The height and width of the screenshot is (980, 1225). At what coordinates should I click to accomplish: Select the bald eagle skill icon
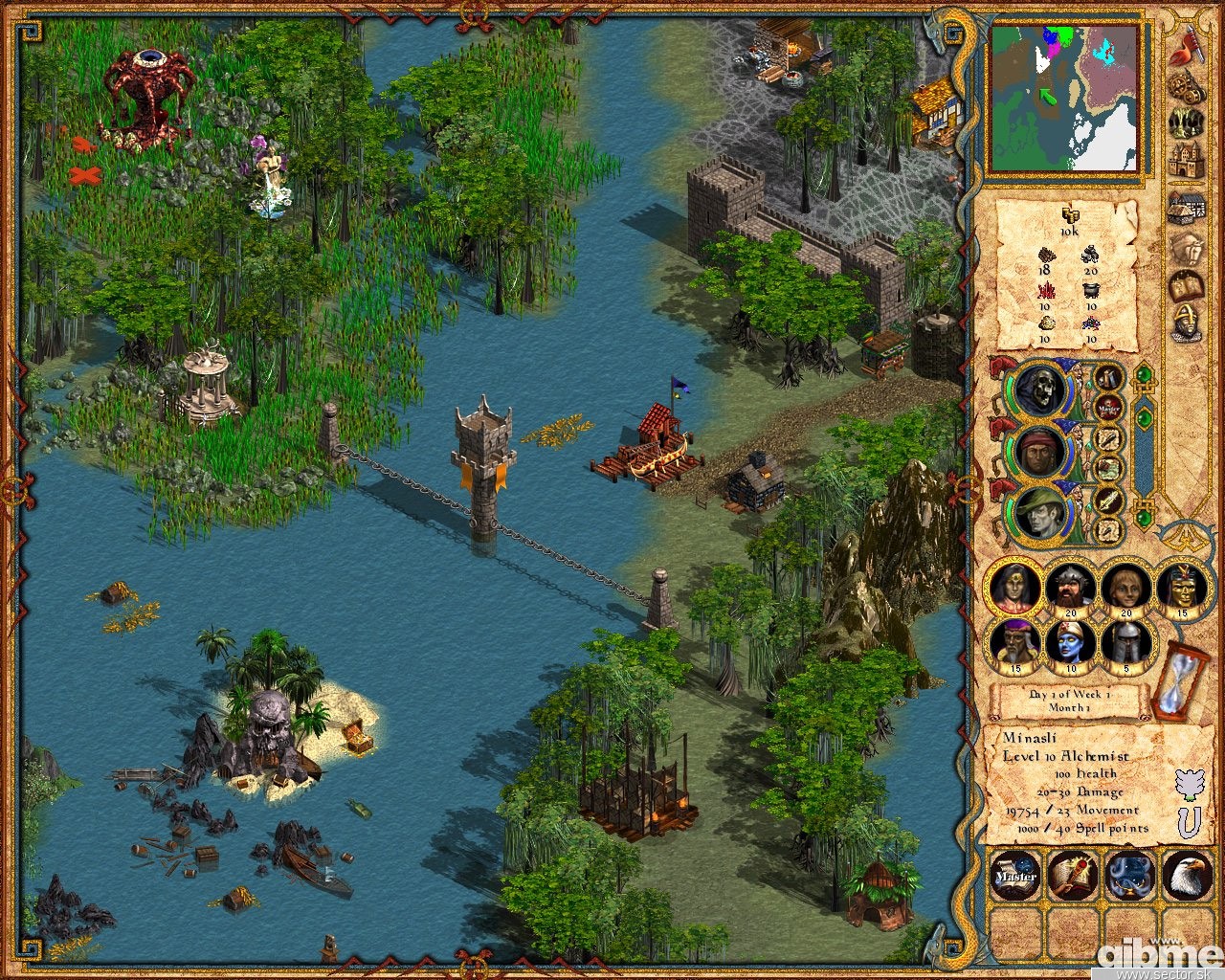pos(1186,874)
